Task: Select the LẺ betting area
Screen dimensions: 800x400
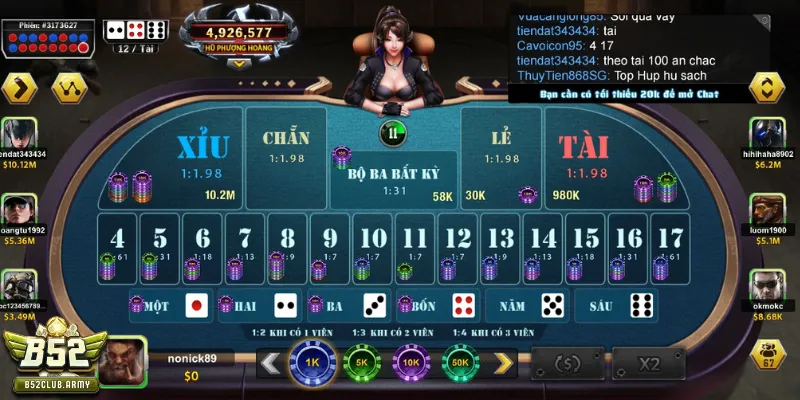Action: 500,150
